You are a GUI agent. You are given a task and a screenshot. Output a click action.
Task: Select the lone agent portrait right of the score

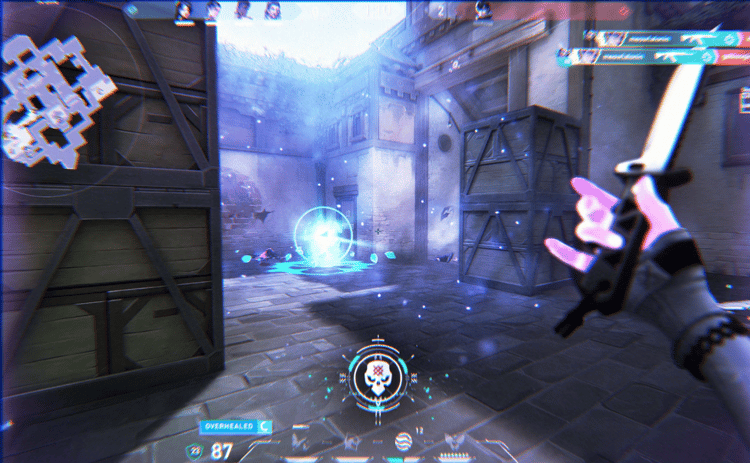coord(481,11)
